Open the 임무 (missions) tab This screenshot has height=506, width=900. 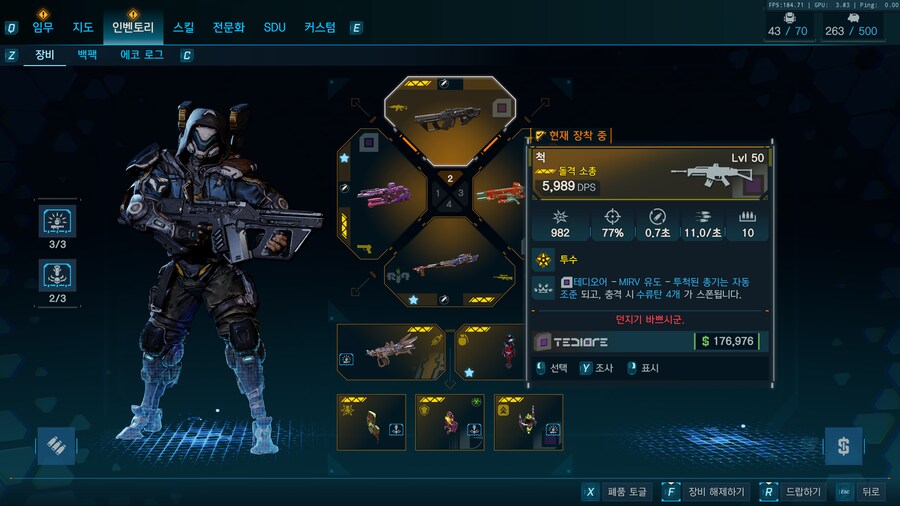43,27
